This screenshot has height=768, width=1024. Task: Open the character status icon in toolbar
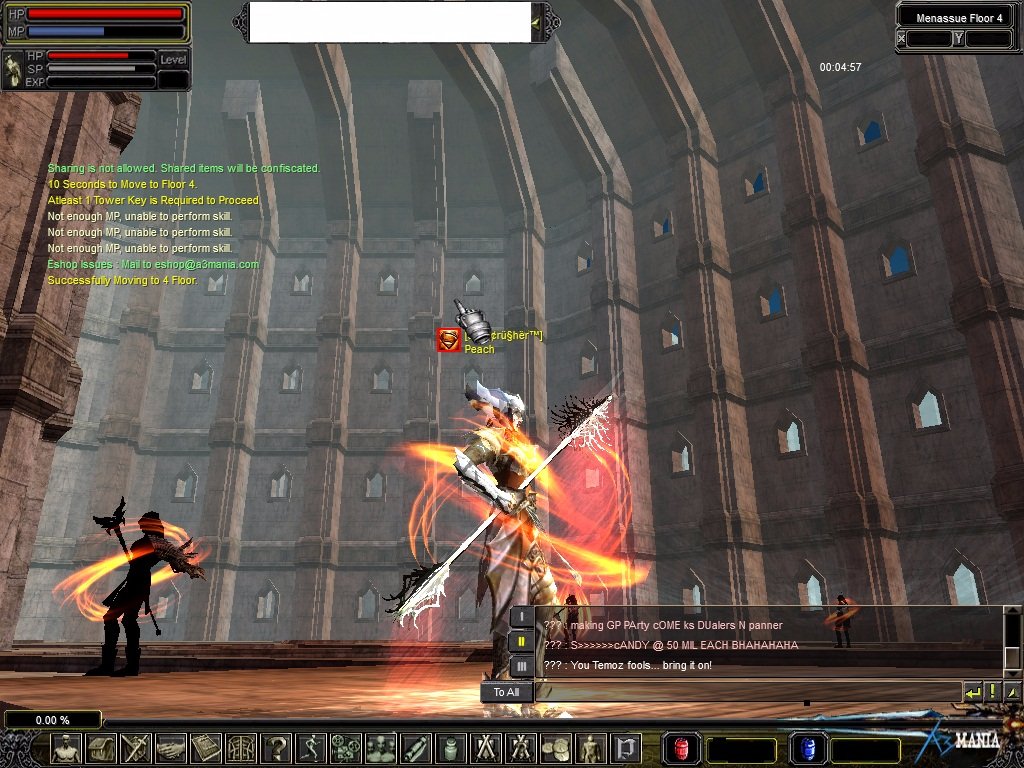[66, 748]
